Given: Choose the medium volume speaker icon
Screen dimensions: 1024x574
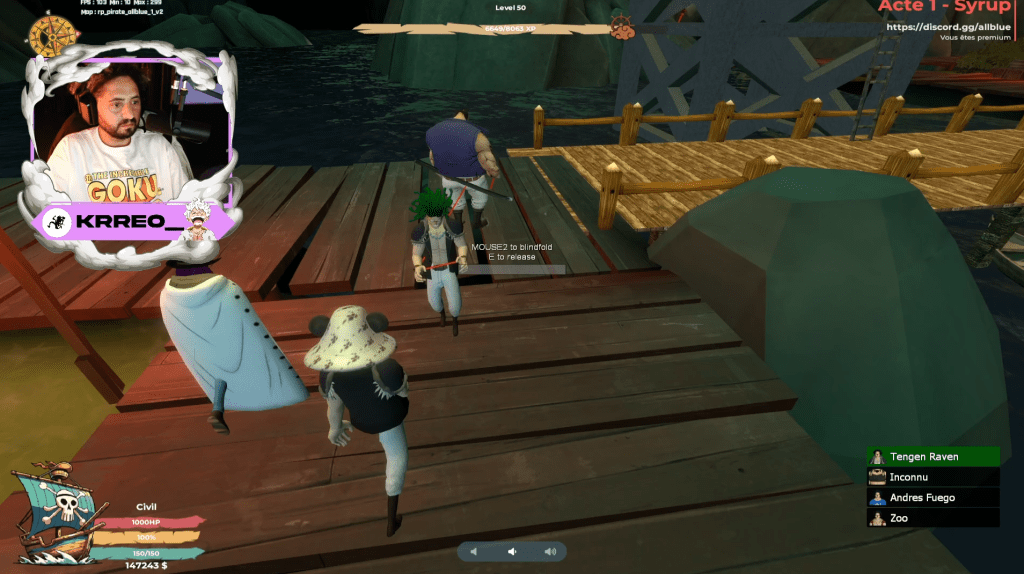Looking at the screenshot, I should 511,551.
